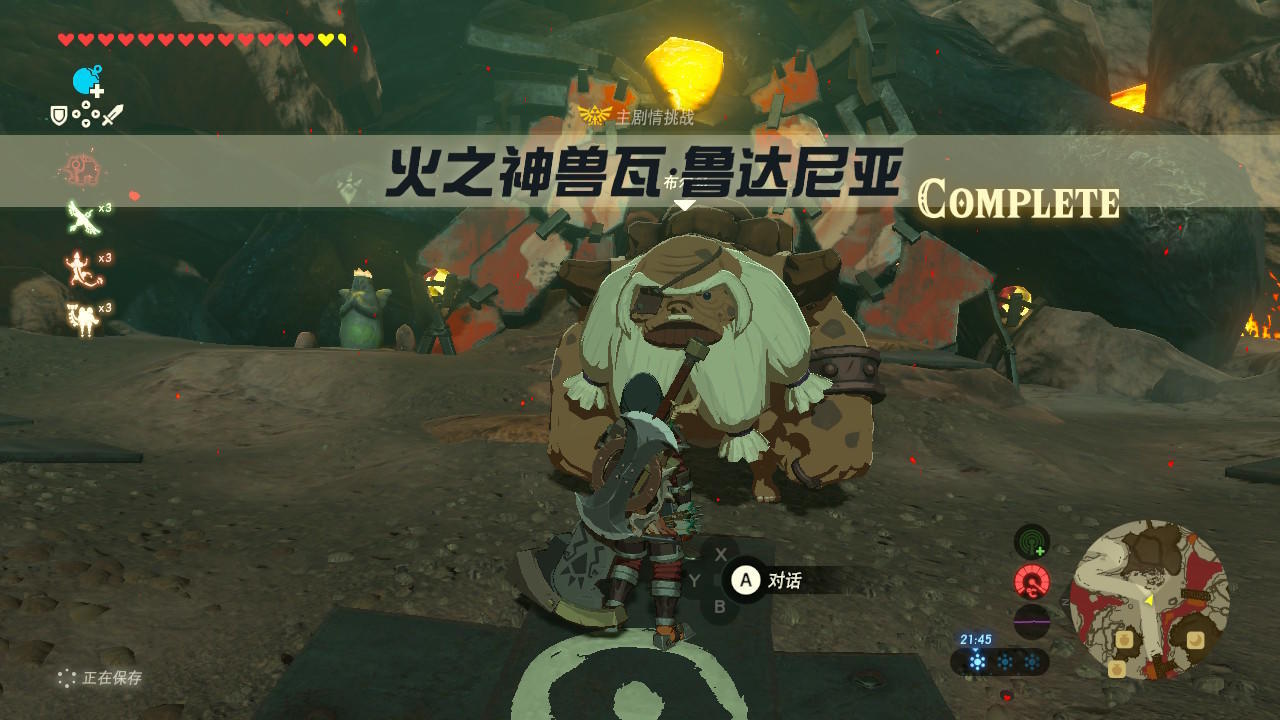Click the white arrow under the NPC nameplate

tap(684, 203)
